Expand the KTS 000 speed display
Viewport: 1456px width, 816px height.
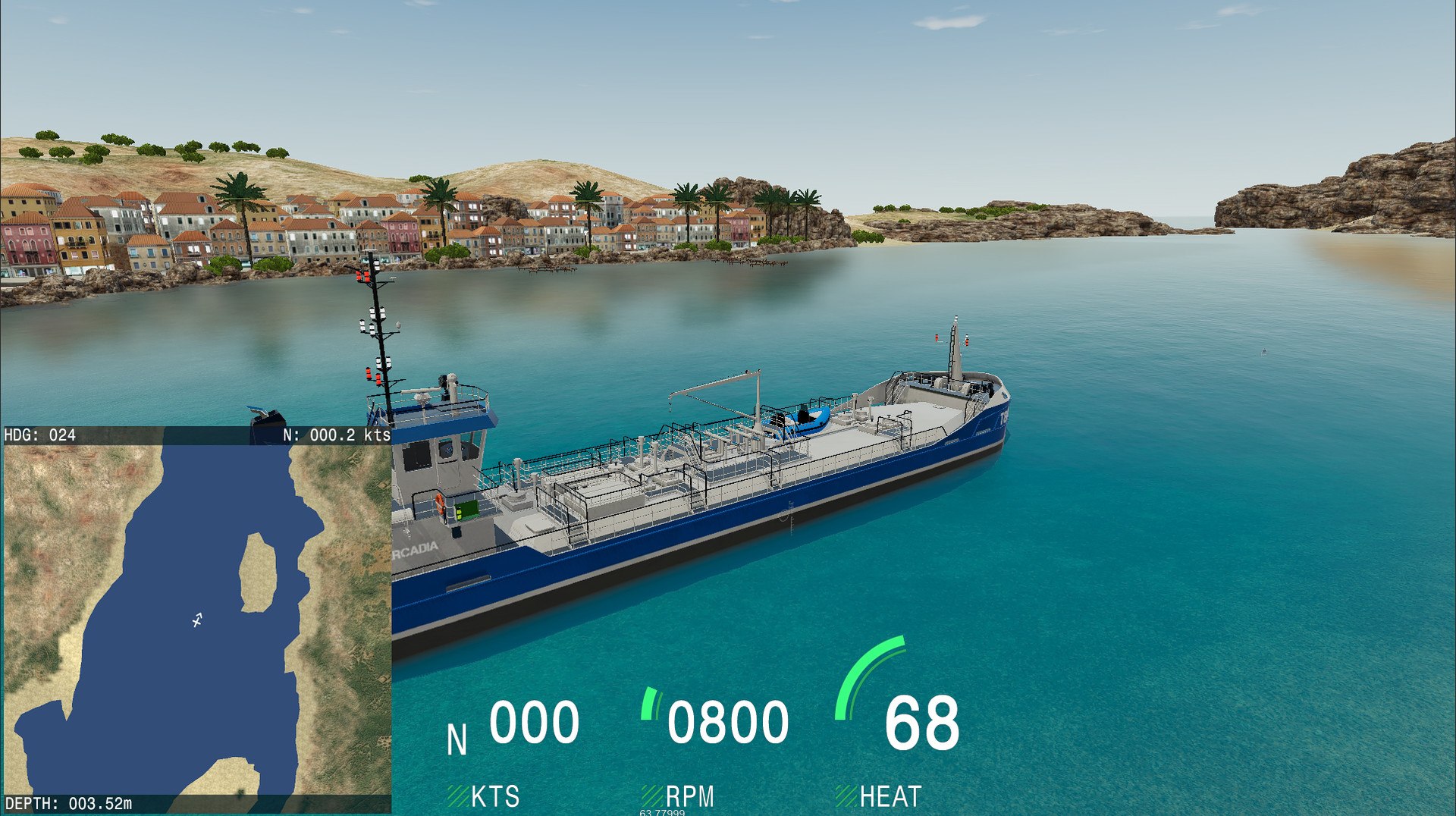coord(533,722)
